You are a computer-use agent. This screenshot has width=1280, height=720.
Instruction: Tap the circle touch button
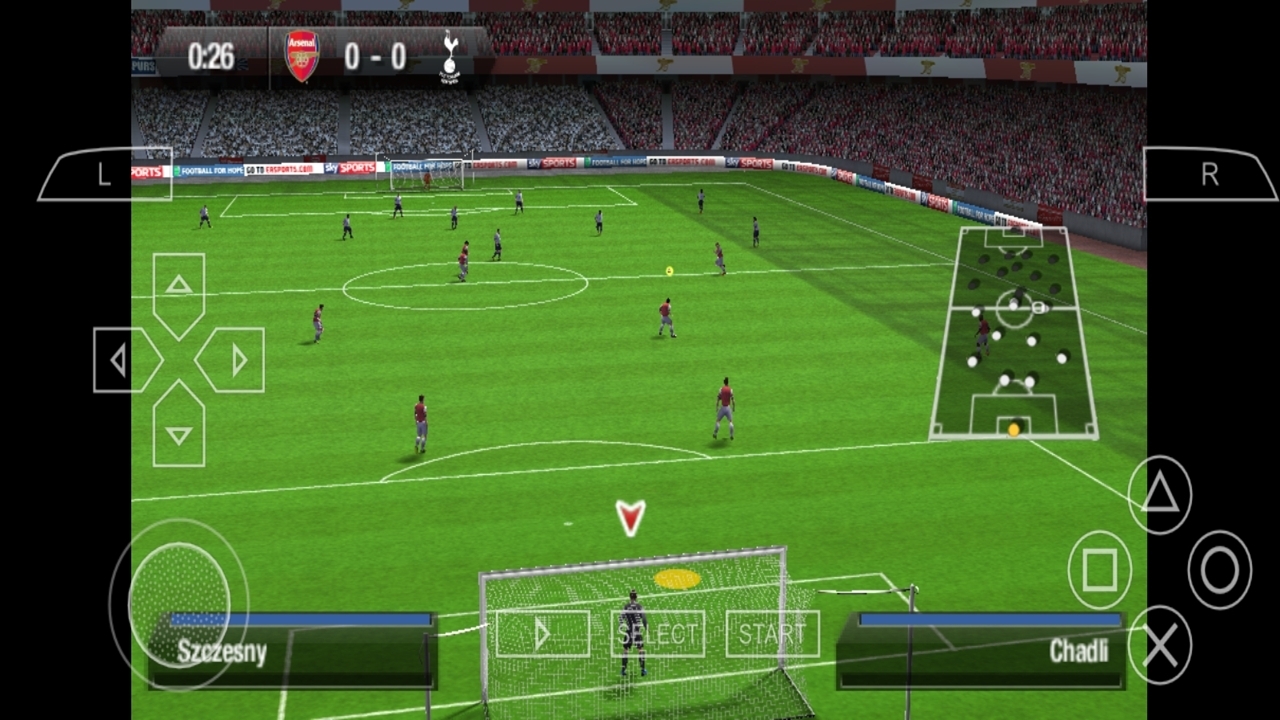coord(1219,570)
